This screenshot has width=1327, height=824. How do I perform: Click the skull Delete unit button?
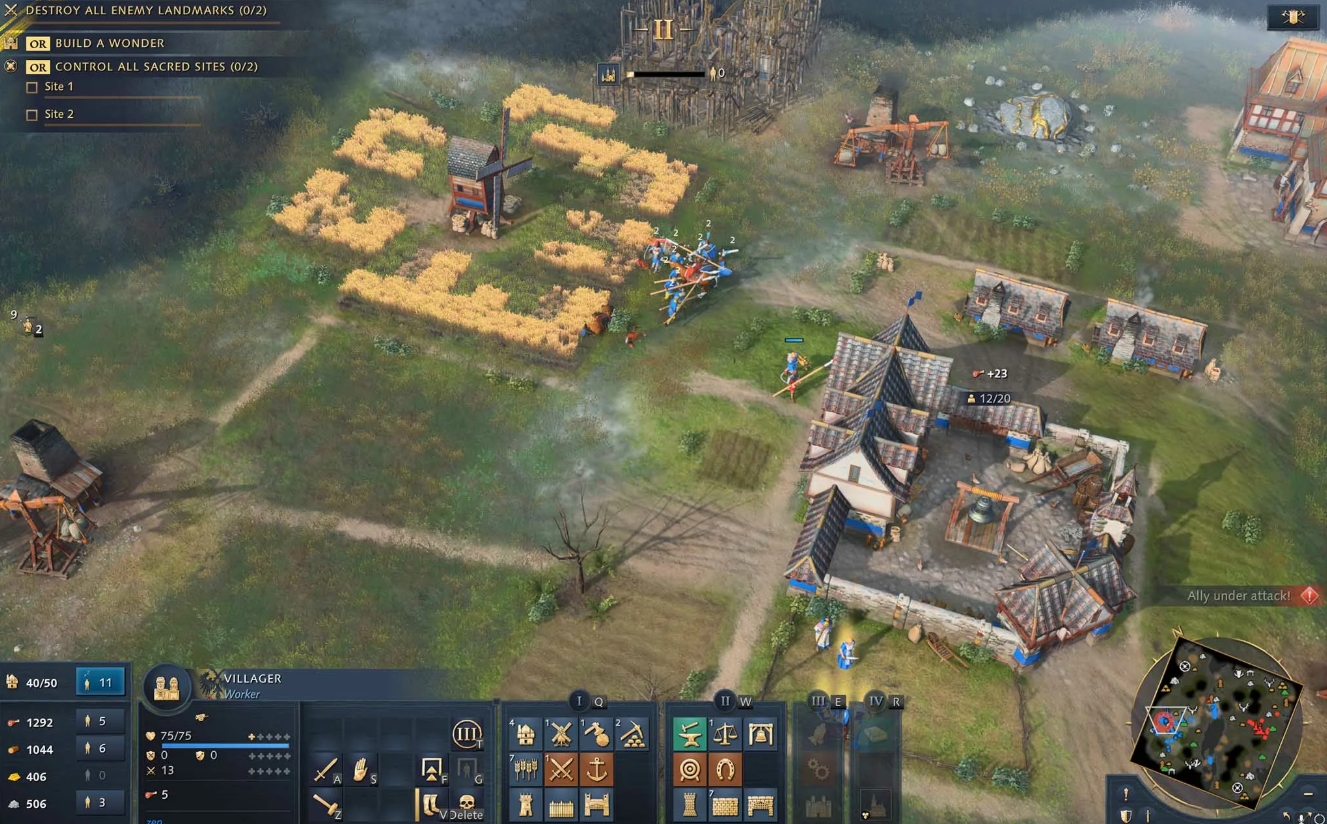[x=466, y=804]
